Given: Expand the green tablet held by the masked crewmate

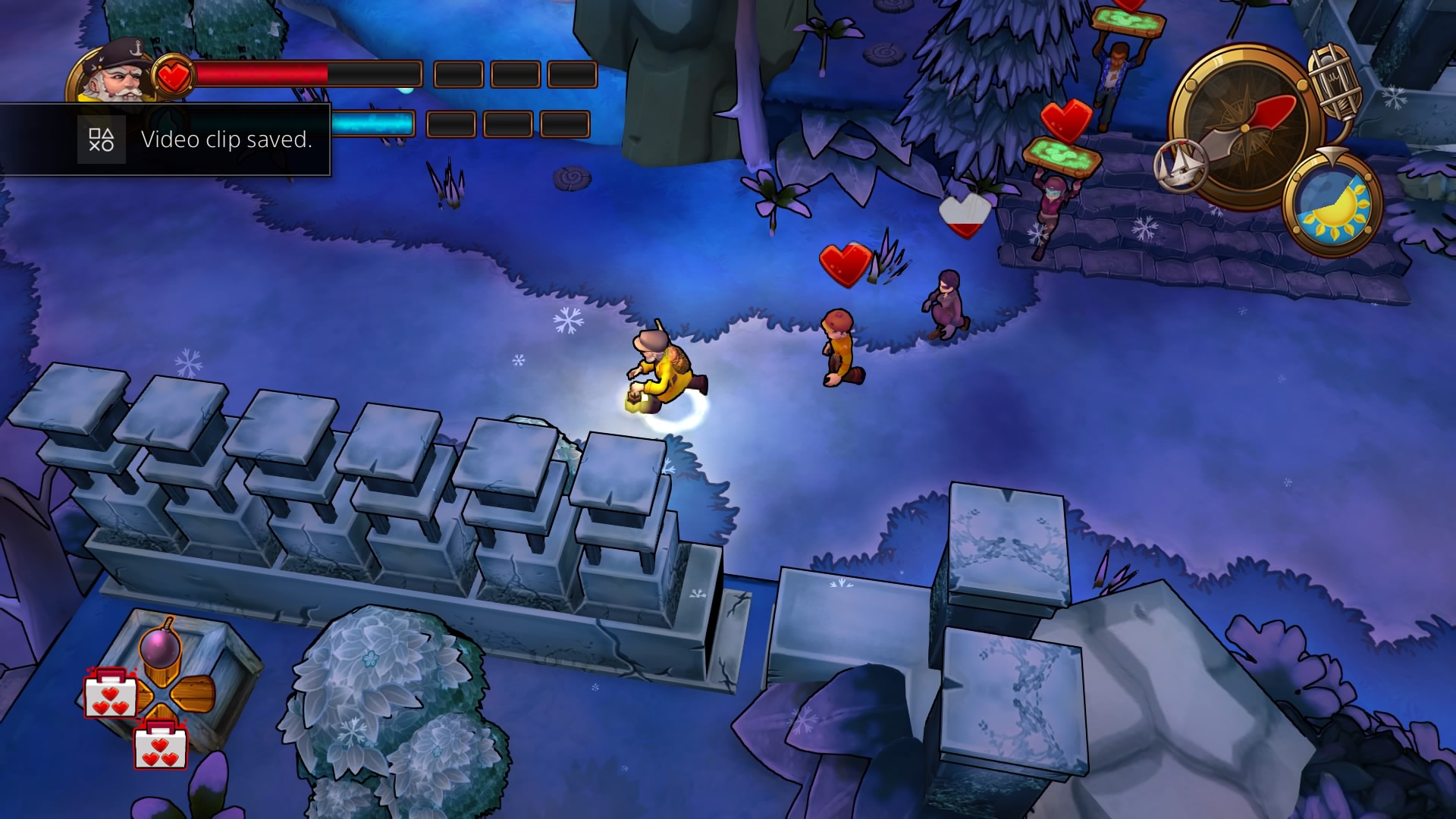Looking at the screenshot, I should tap(1065, 155).
